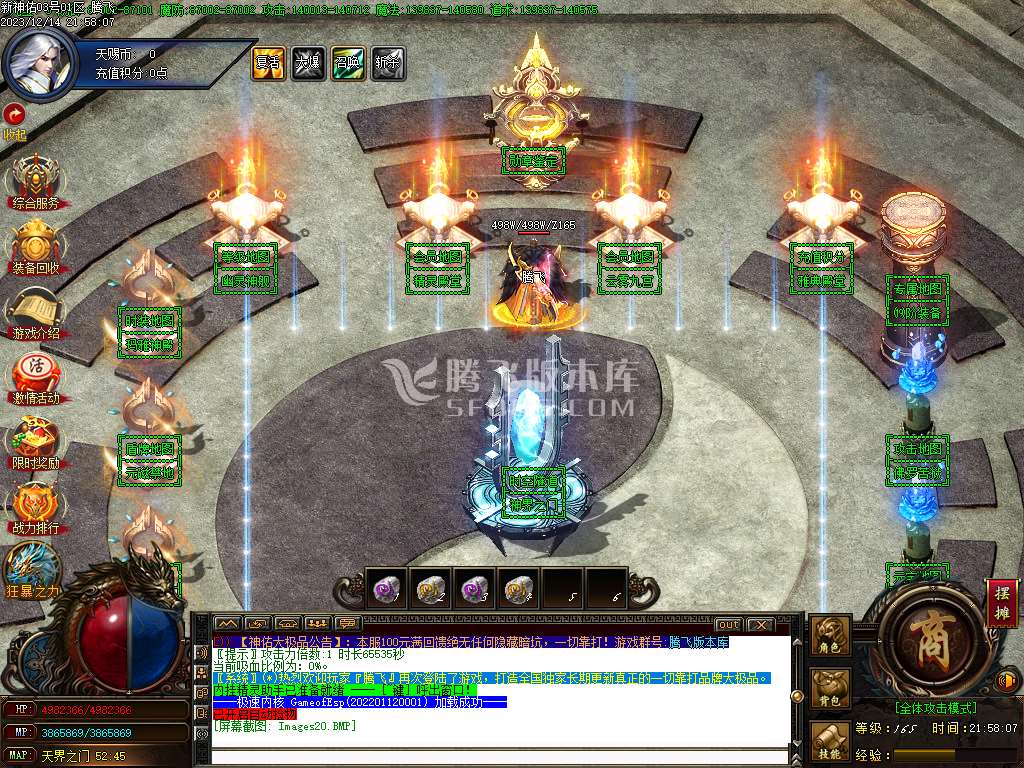Open the 角色 character panel
Screen dimensions: 1024x768
coord(831,636)
